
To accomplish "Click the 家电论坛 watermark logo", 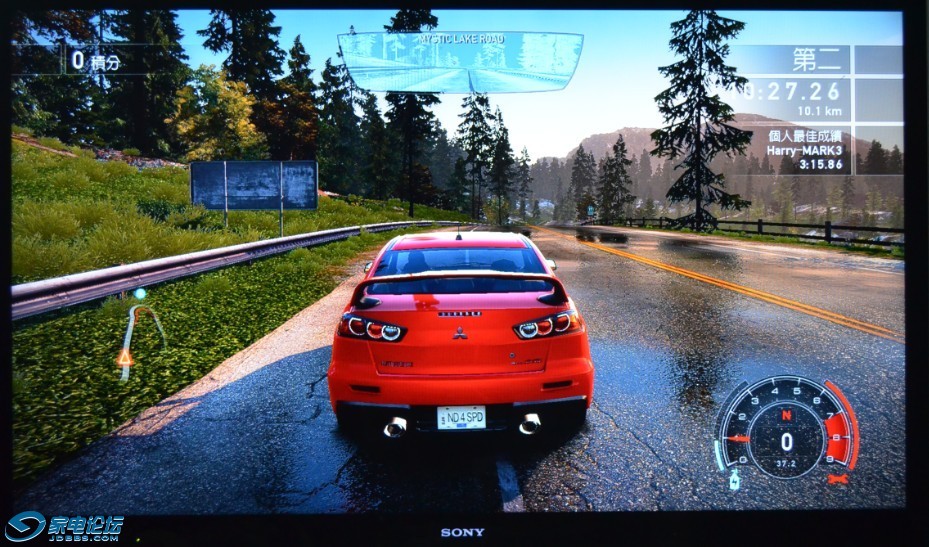I will (x=66, y=527).
